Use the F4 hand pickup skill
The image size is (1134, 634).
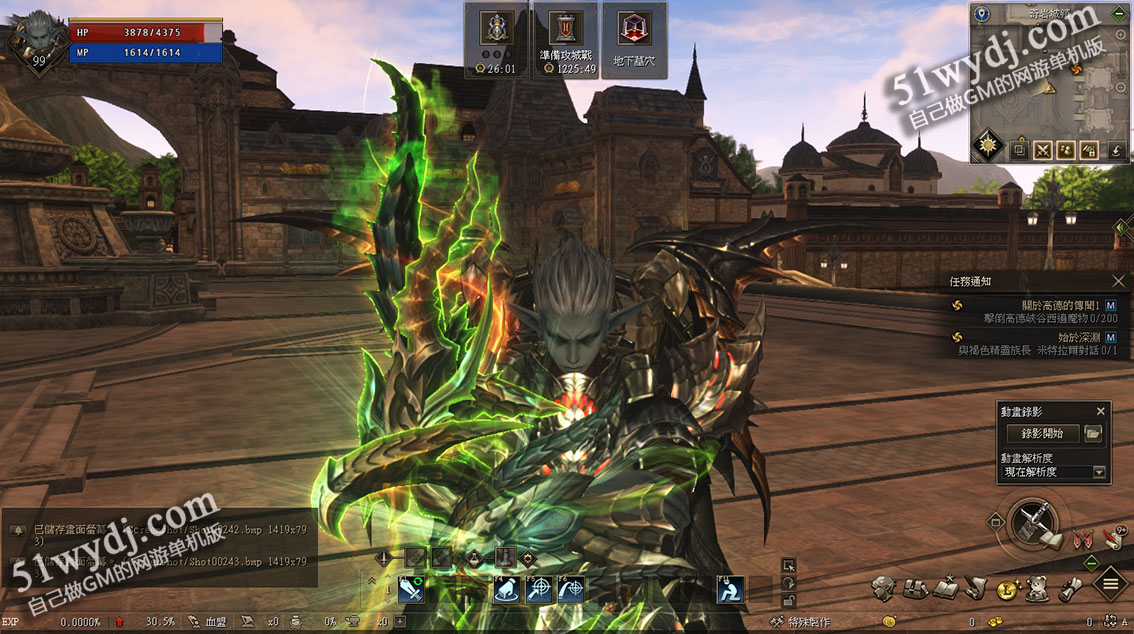pyautogui.click(x=505, y=590)
